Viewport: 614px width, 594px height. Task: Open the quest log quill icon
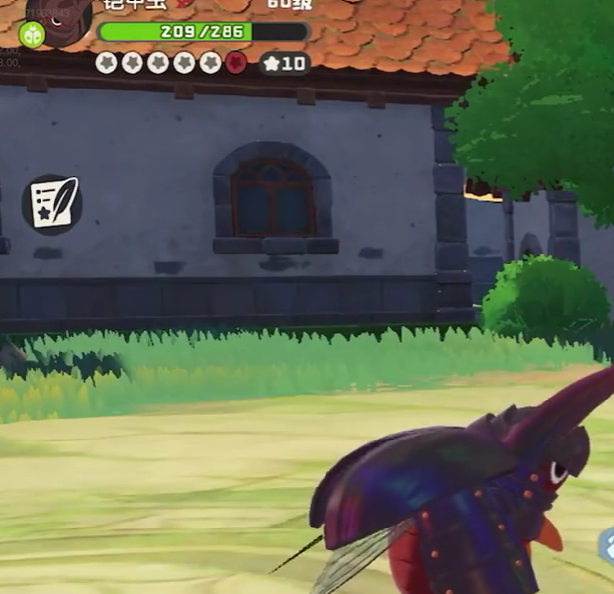(51, 204)
